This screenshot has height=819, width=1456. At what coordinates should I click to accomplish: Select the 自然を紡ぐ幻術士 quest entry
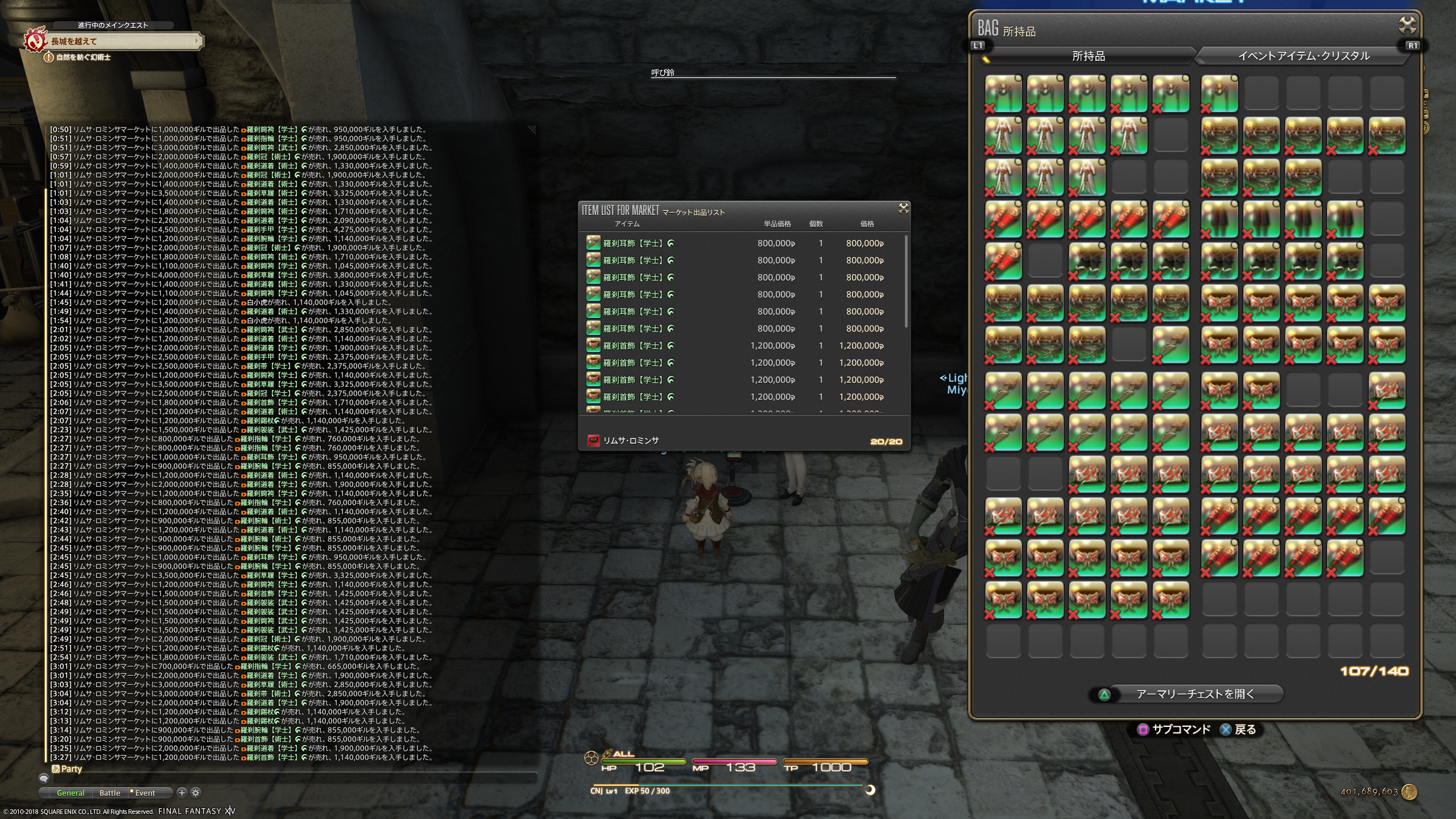(x=83, y=57)
